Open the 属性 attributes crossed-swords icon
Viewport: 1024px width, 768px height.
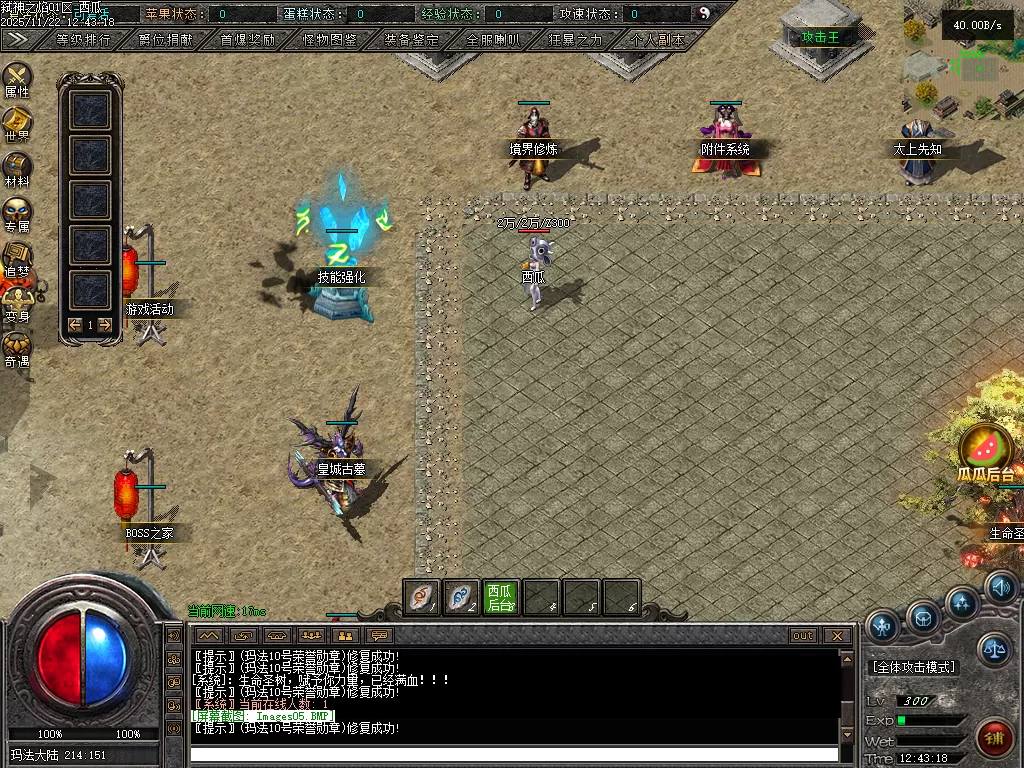(x=17, y=78)
